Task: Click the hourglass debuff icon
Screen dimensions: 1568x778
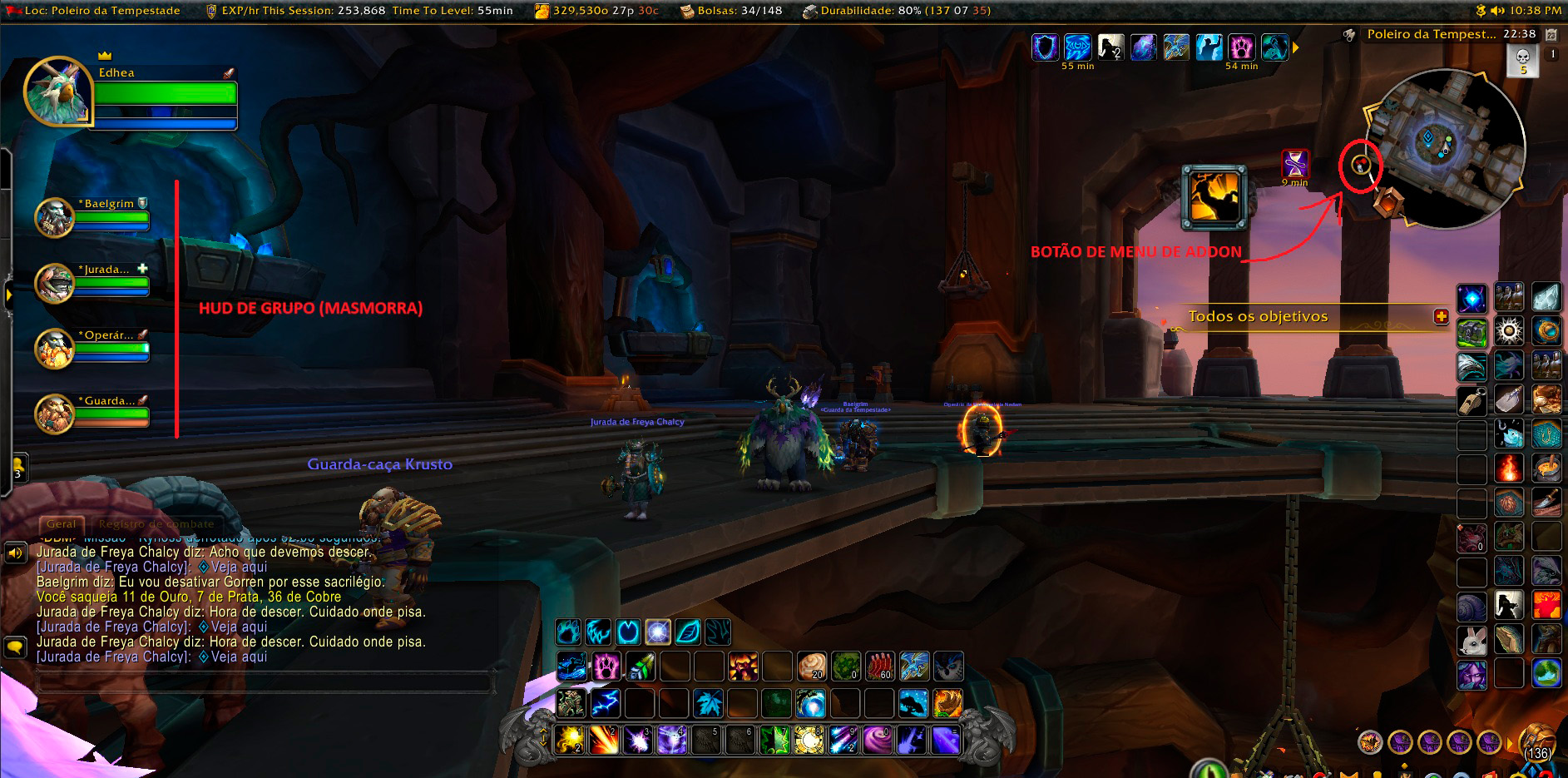Action: (1294, 164)
